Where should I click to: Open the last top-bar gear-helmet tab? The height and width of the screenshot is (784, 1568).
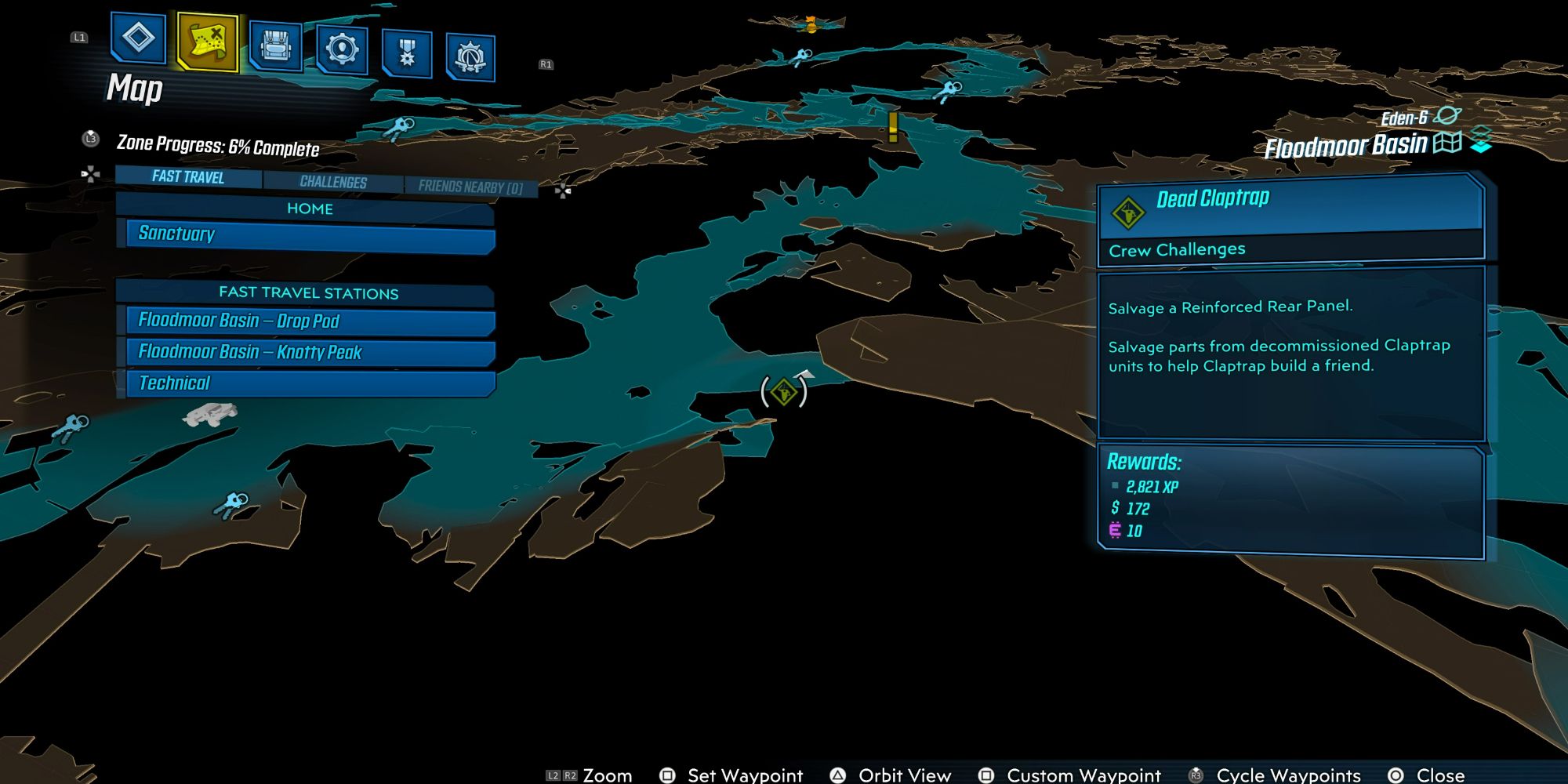(470, 56)
